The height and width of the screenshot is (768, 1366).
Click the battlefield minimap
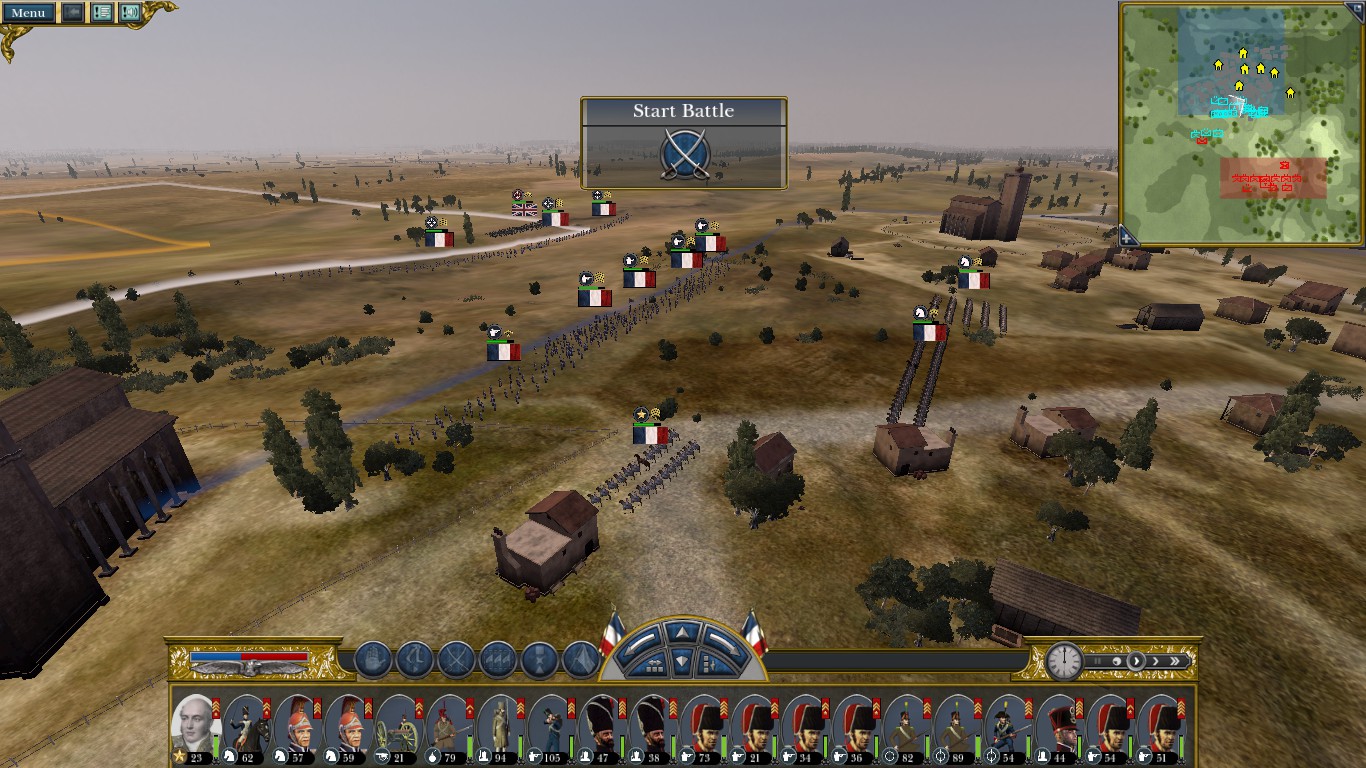point(1243,125)
